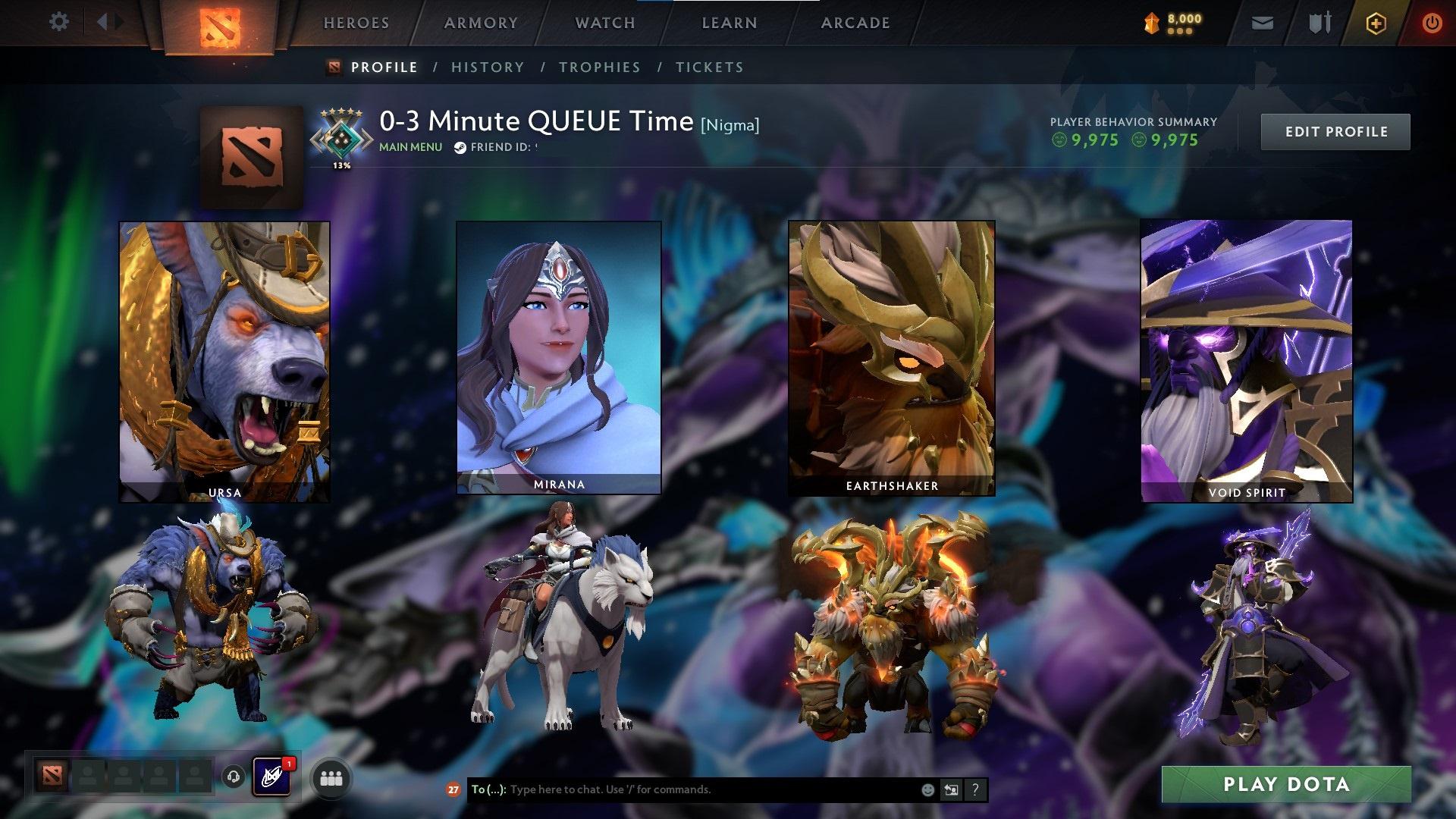Click the EDIT PROFILE button

click(1335, 131)
